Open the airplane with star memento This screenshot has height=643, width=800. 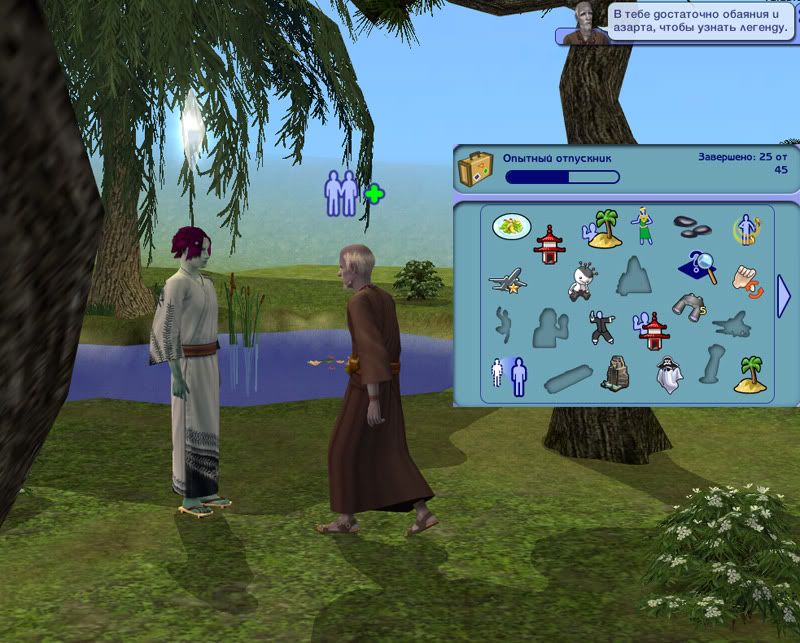tap(508, 281)
